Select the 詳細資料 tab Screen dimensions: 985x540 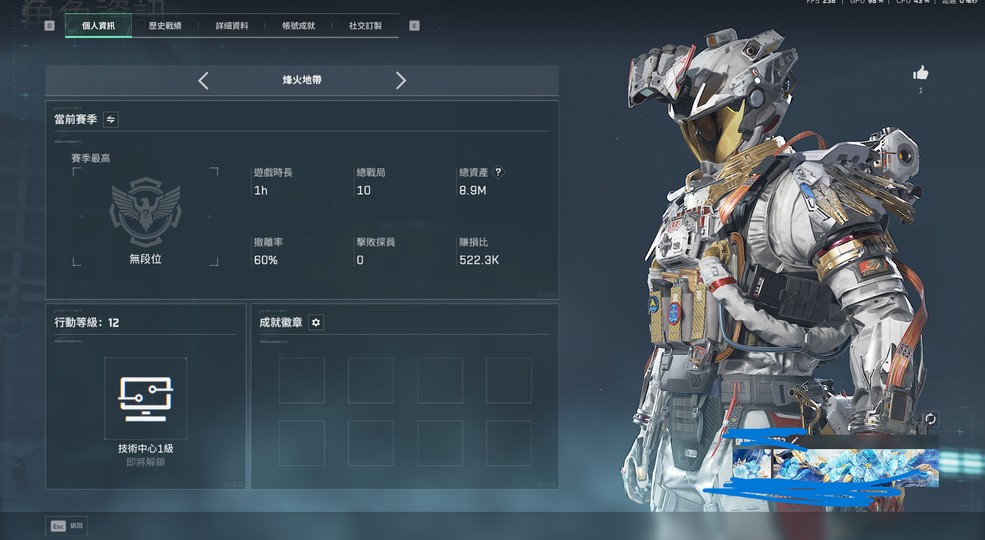click(232, 26)
